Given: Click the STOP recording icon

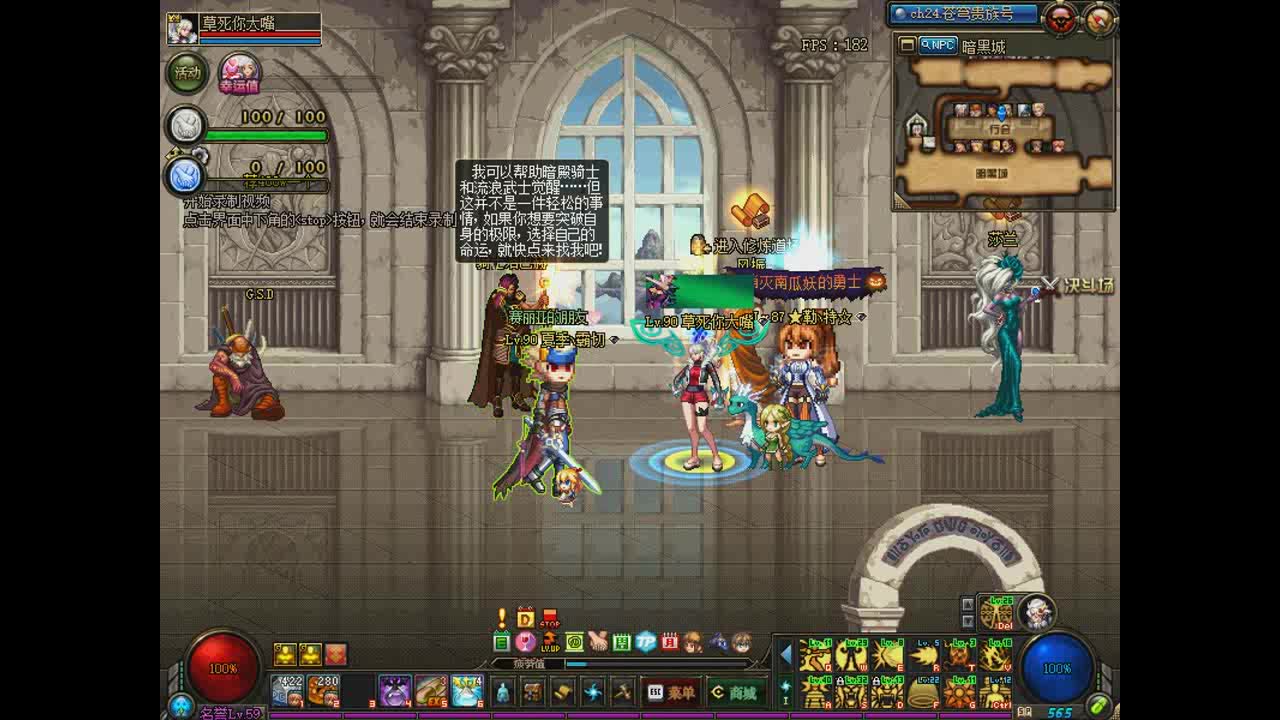Looking at the screenshot, I should [550, 619].
